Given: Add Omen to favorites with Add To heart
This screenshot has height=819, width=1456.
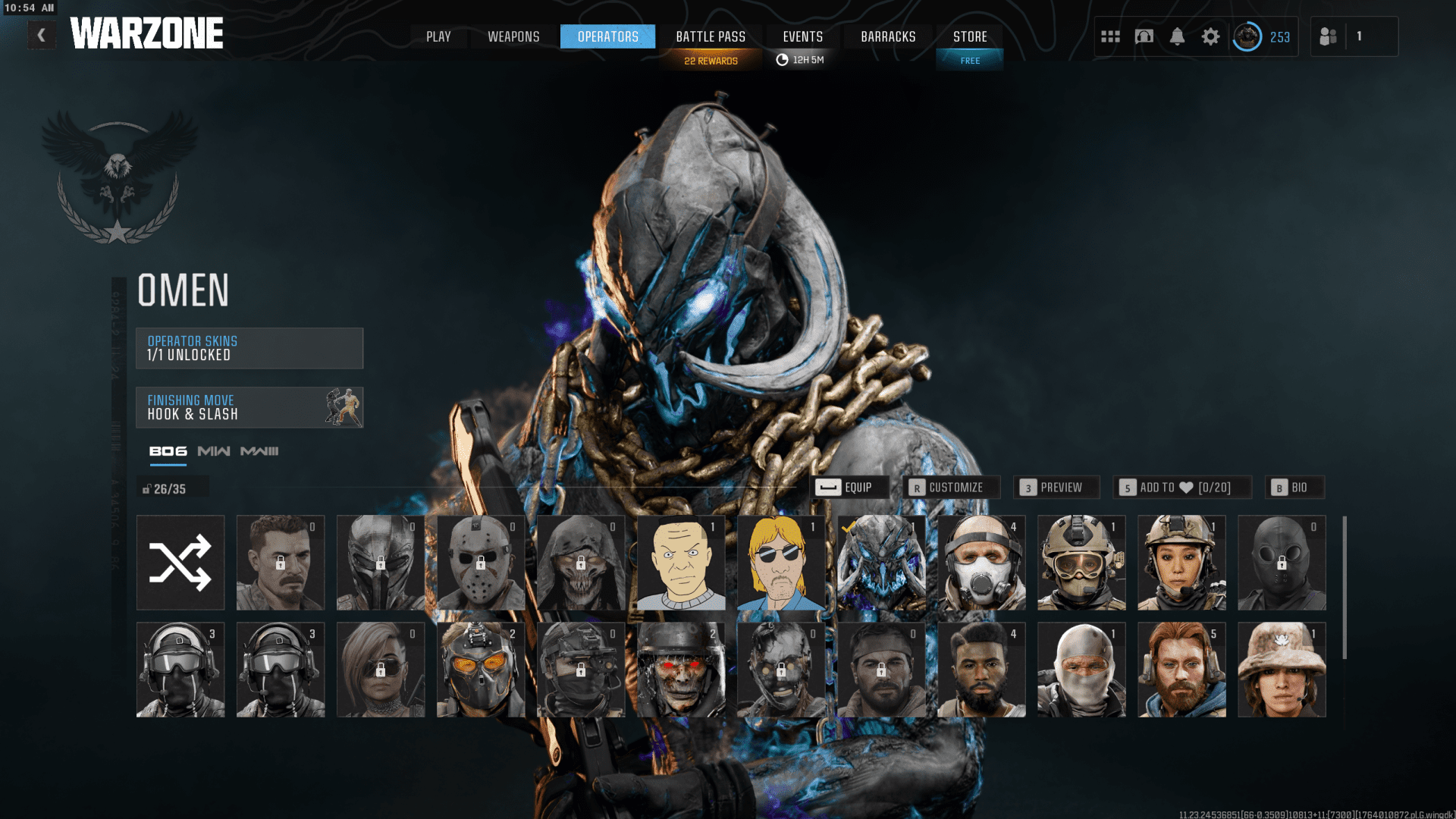Looking at the screenshot, I should tap(1183, 488).
